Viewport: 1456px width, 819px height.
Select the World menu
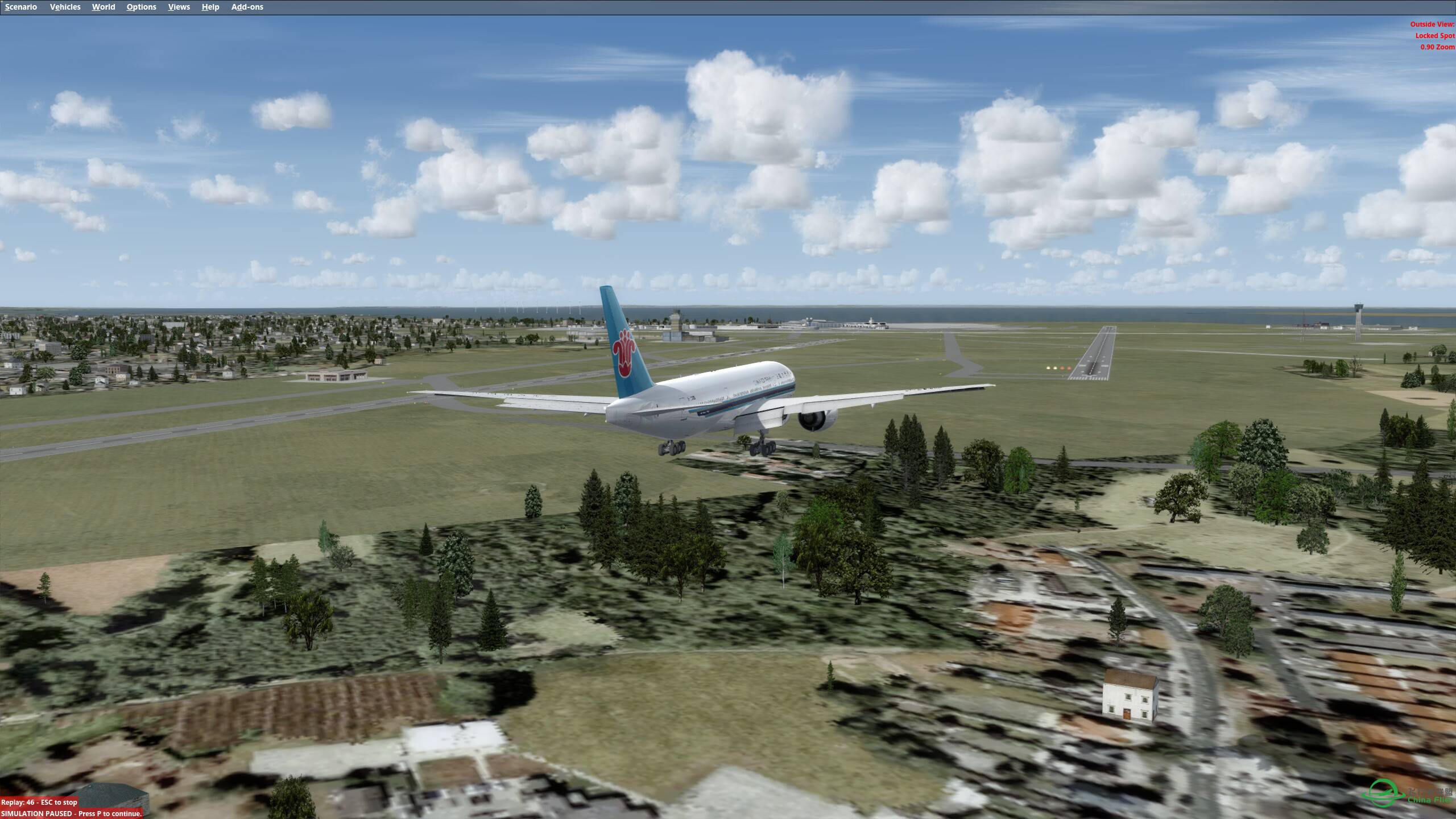click(104, 7)
